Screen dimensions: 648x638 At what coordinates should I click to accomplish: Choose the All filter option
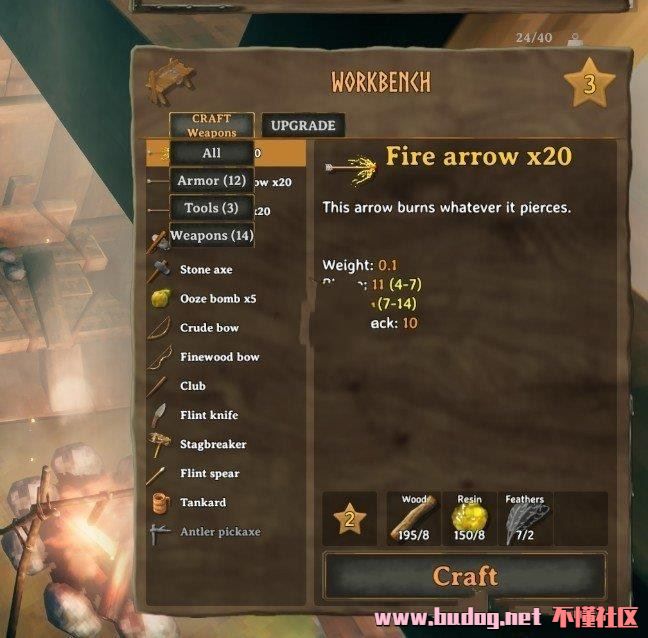(x=211, y=153)
